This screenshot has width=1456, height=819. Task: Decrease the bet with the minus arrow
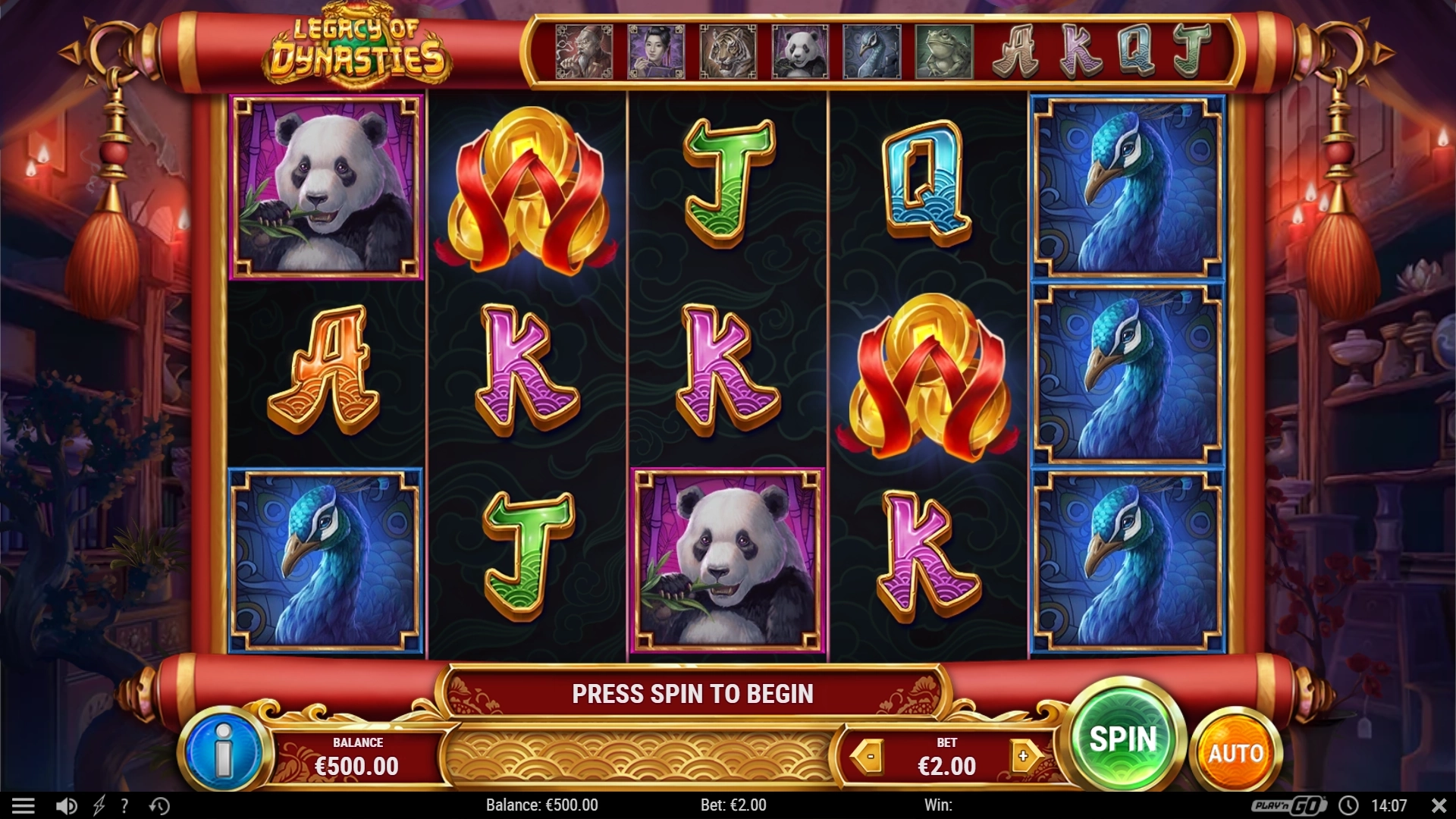pos(870,756)
